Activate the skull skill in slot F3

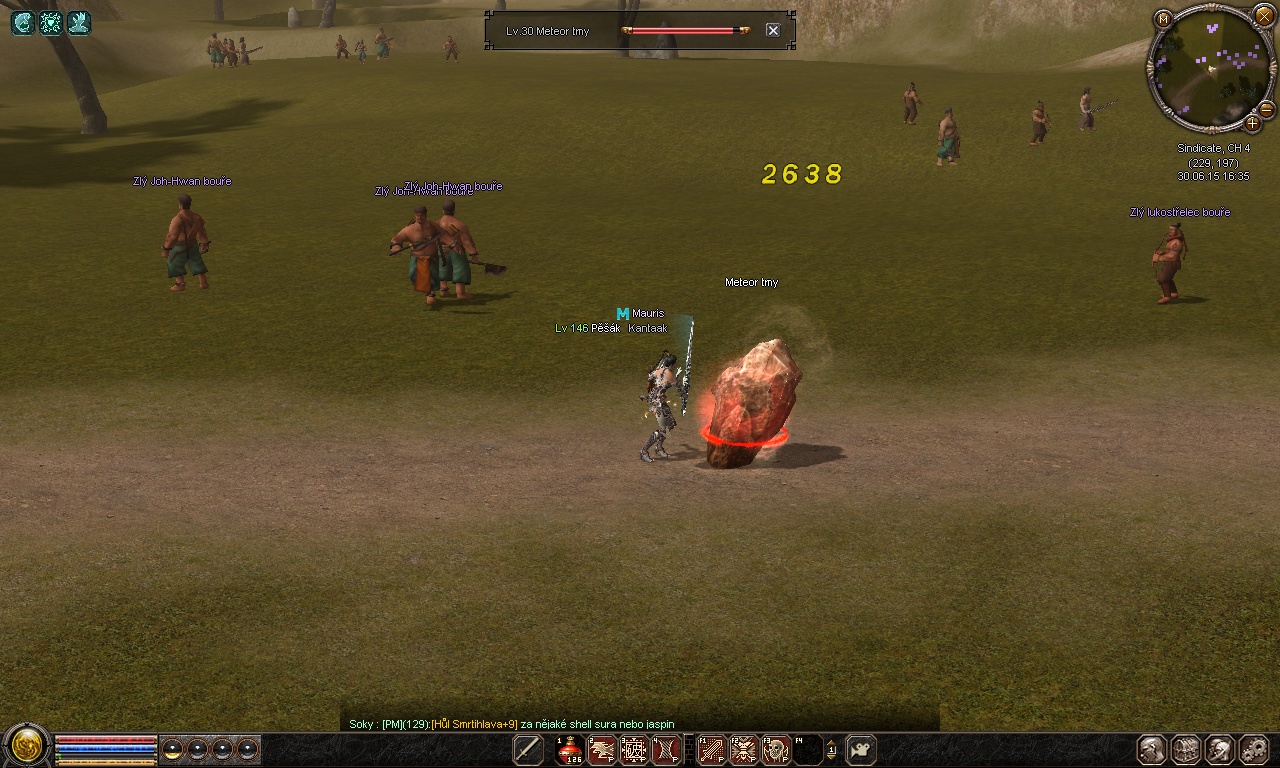coord(775,750)
